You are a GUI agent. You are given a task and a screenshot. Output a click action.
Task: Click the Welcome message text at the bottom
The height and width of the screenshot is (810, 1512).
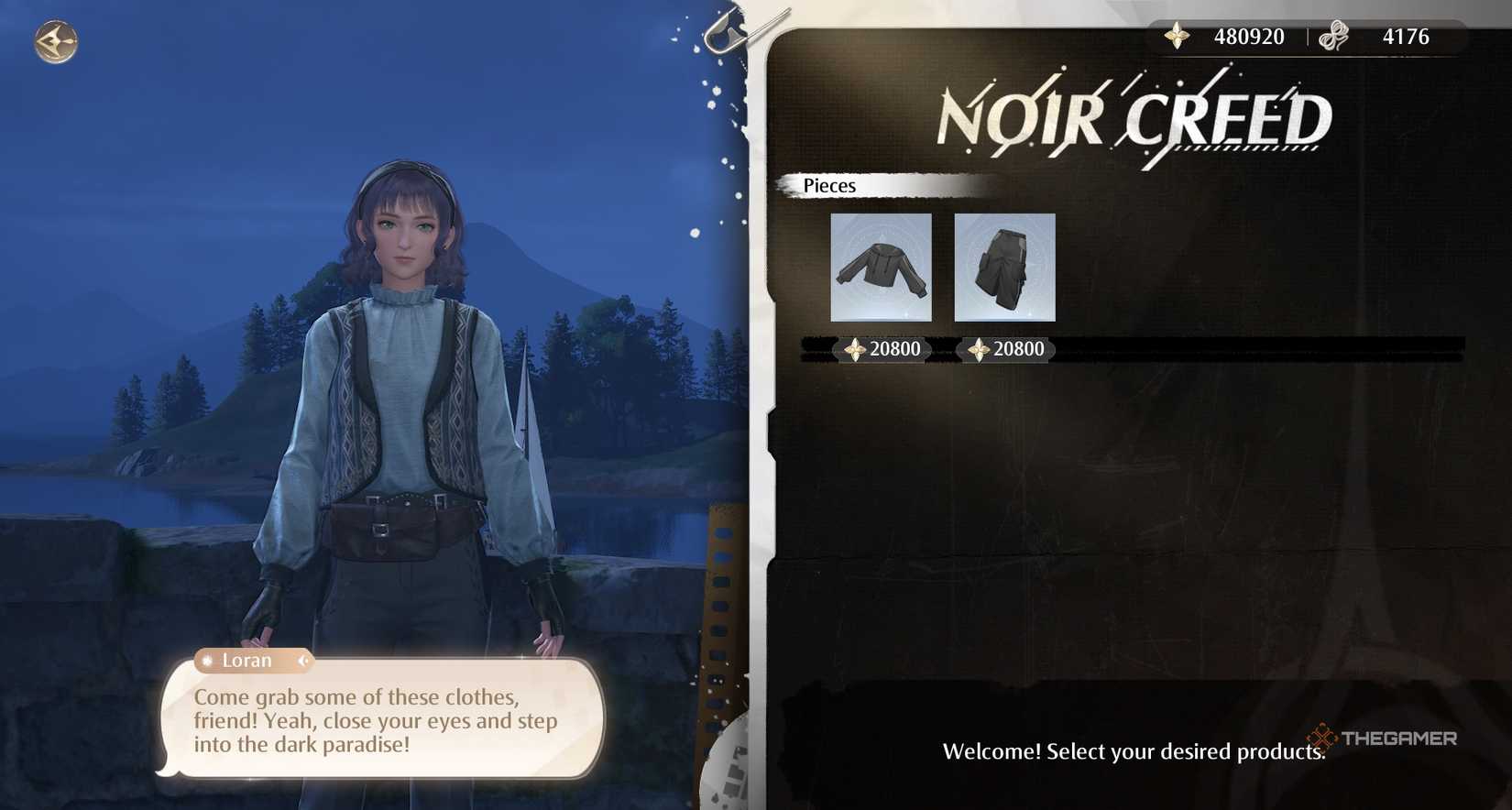click(x=1132, y=750)
